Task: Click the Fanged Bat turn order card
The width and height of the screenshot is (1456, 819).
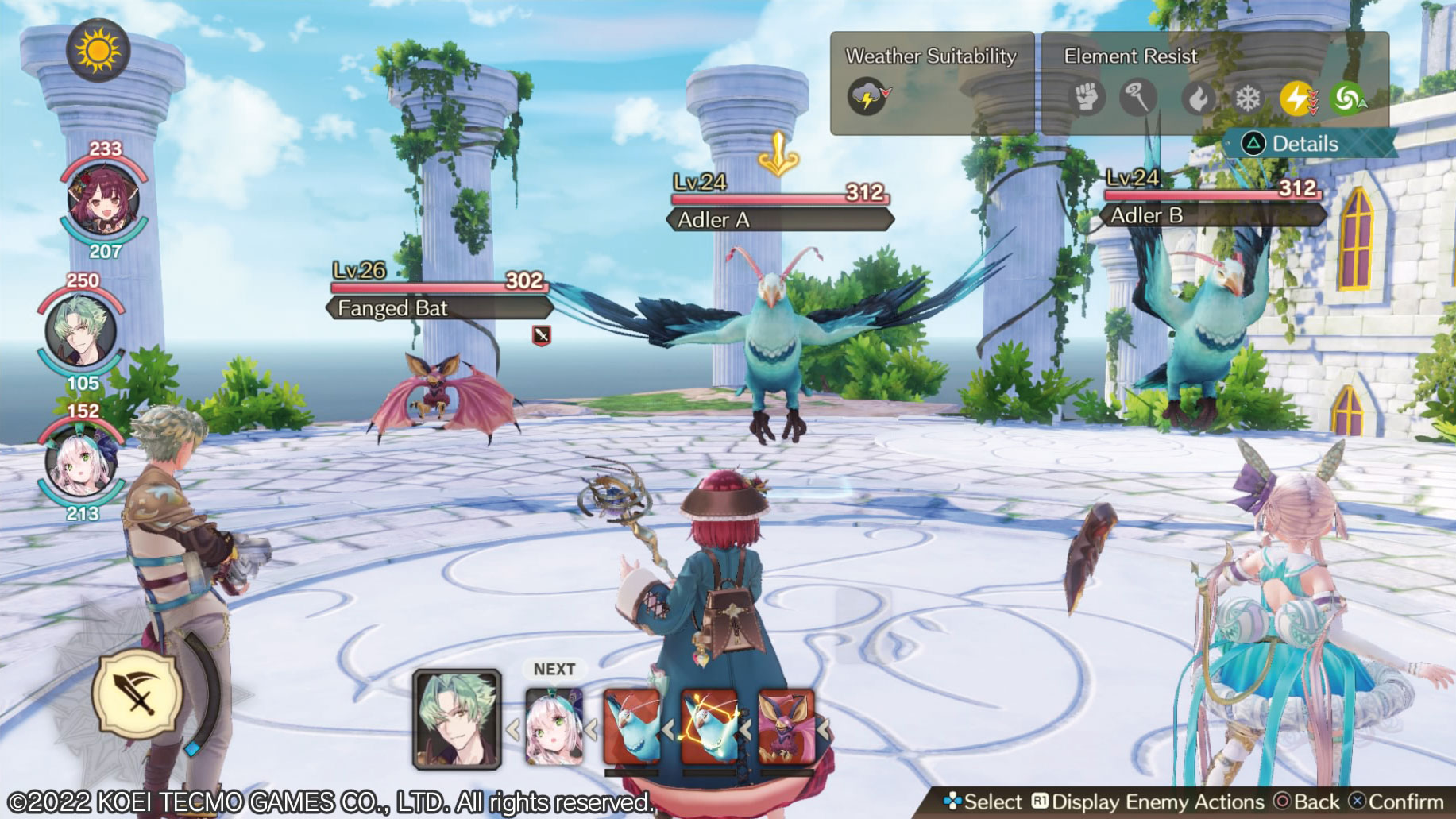Action: 786,727
